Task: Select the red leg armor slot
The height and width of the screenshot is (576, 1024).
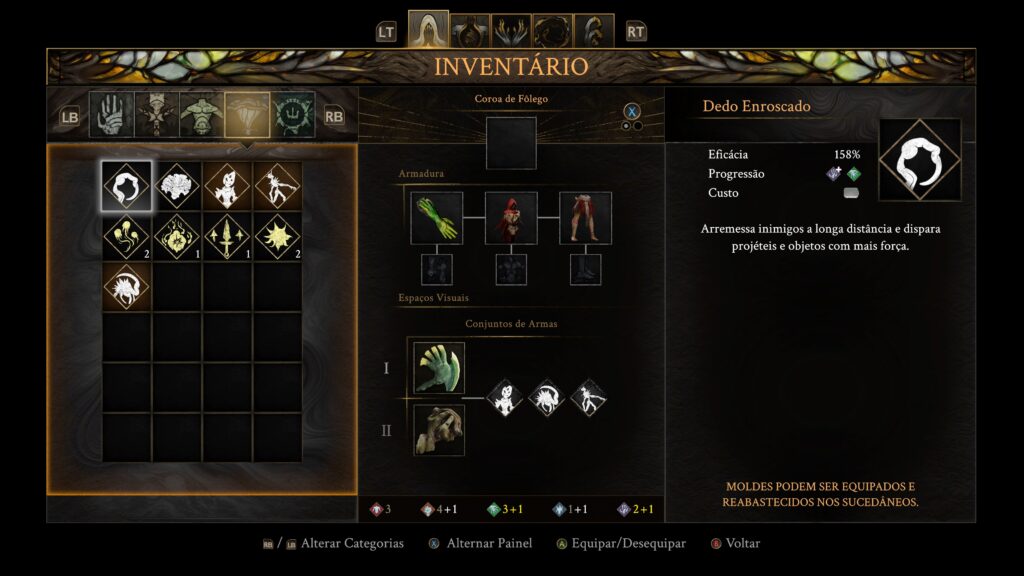Action: [585, 218]
